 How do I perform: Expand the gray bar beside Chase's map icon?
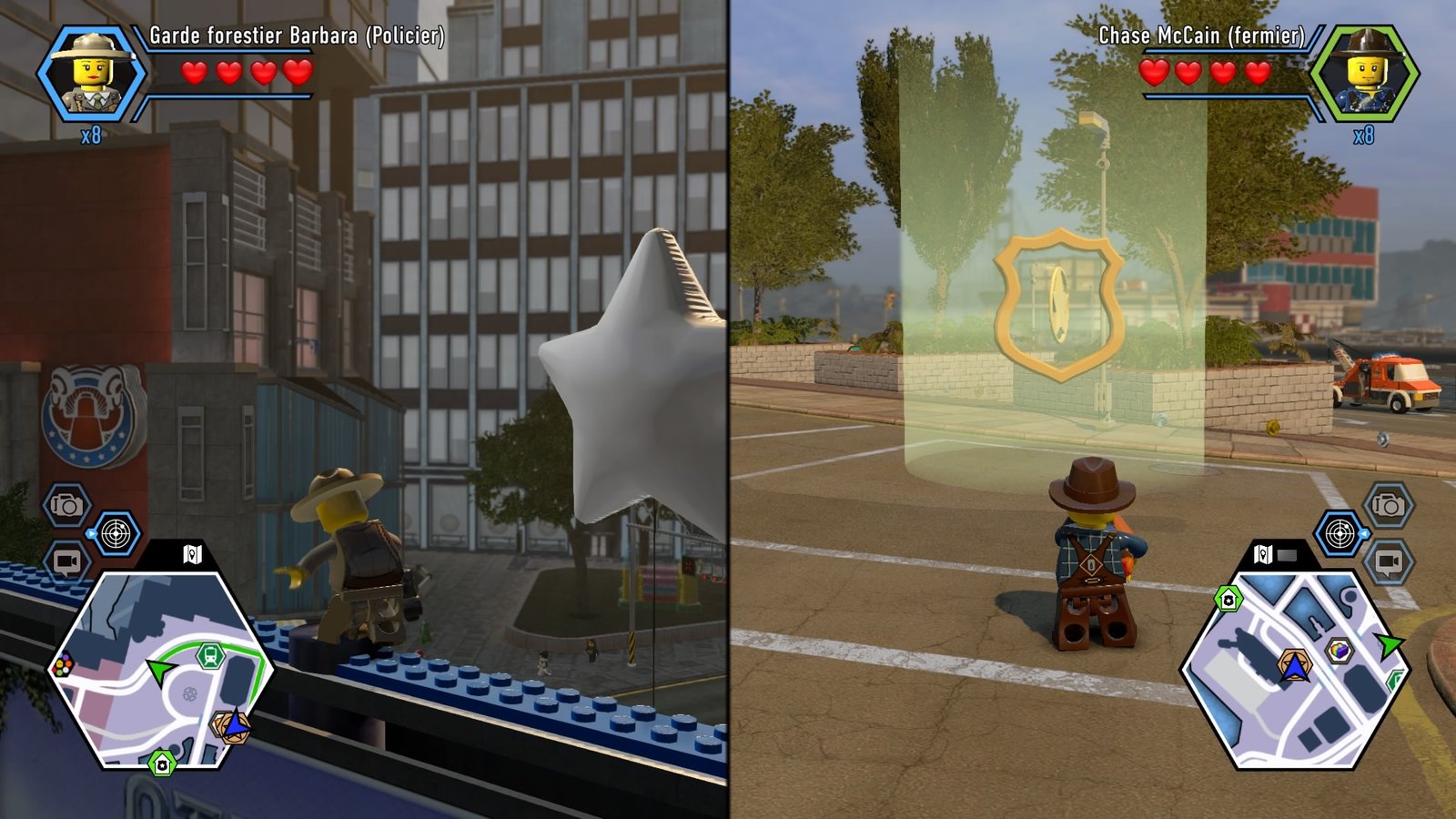click(1285, 554)
